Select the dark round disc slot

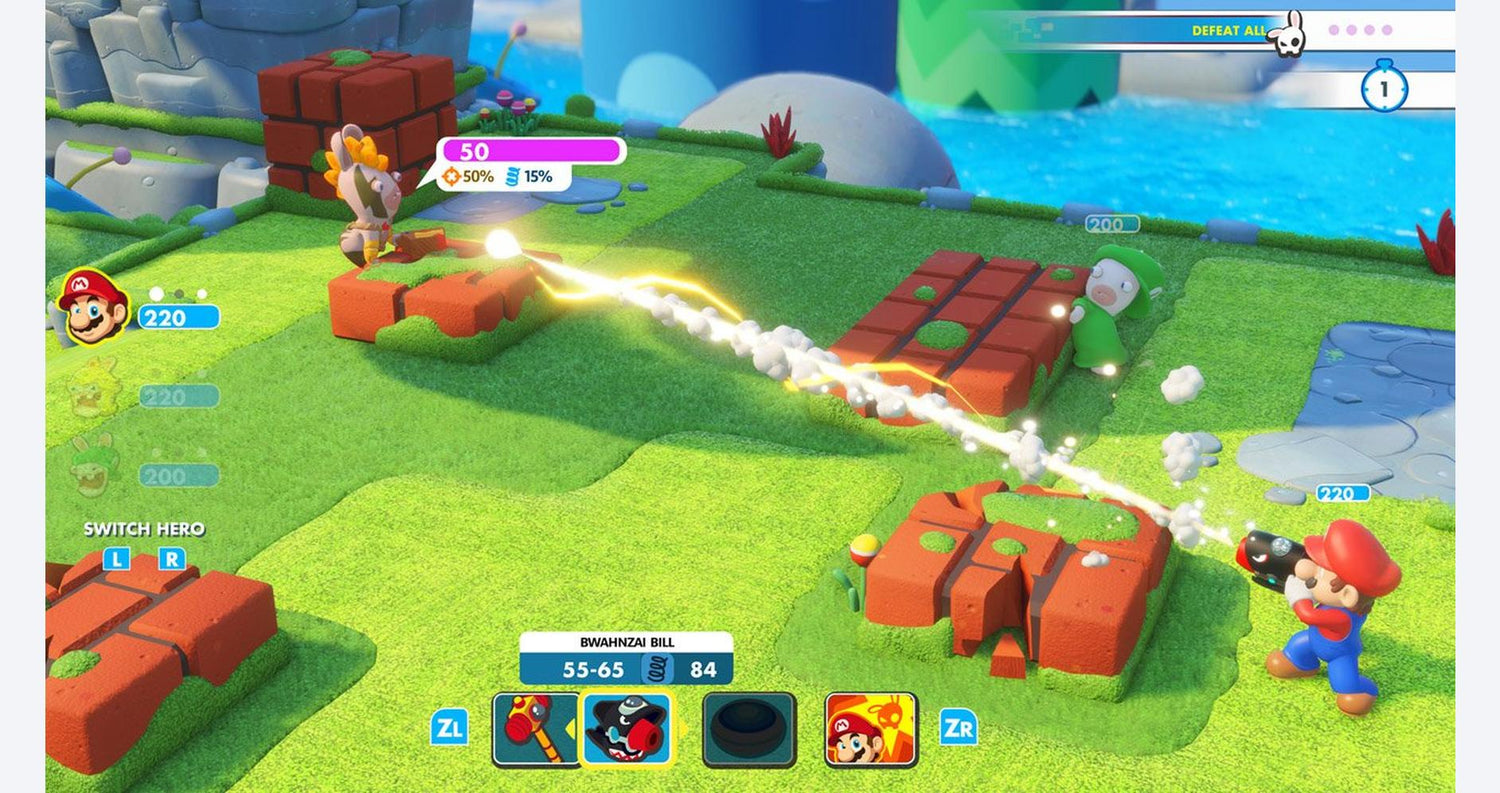[x=749, y=729]
